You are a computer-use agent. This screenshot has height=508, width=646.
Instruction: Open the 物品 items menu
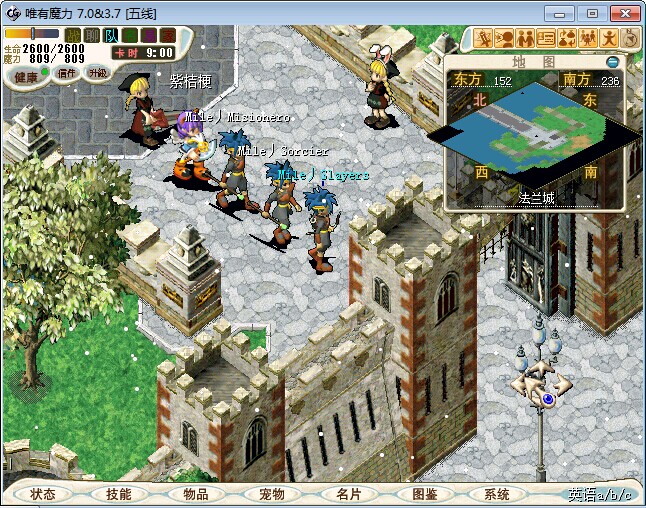pyautogui.click(x=195, y=494)
